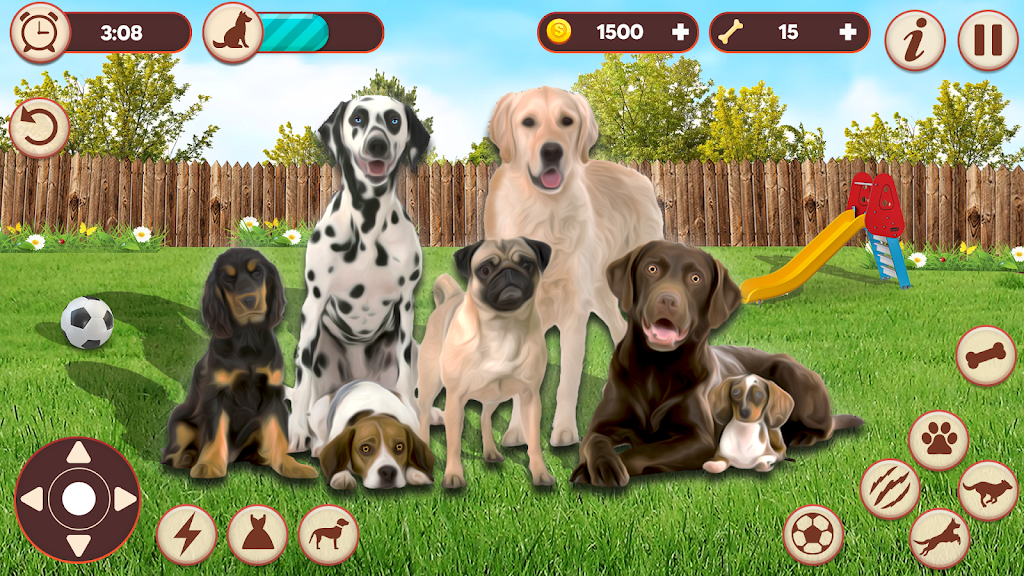Open the info button
The height and width of the screenshot is (576, 1024).
[x=914, y=40]
